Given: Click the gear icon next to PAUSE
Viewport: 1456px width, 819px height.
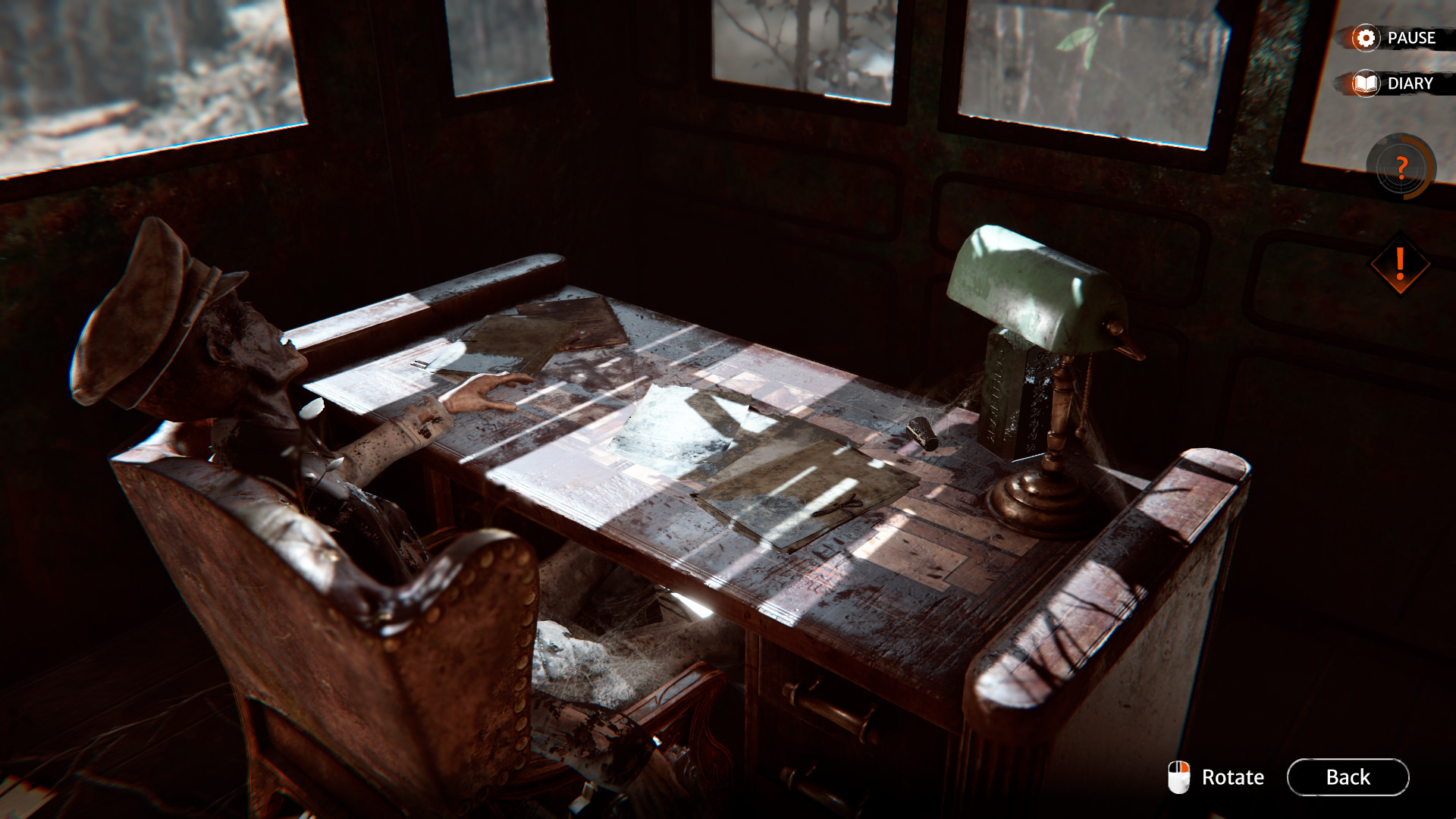Looking at the screenshot, I should pos(1365,38).
